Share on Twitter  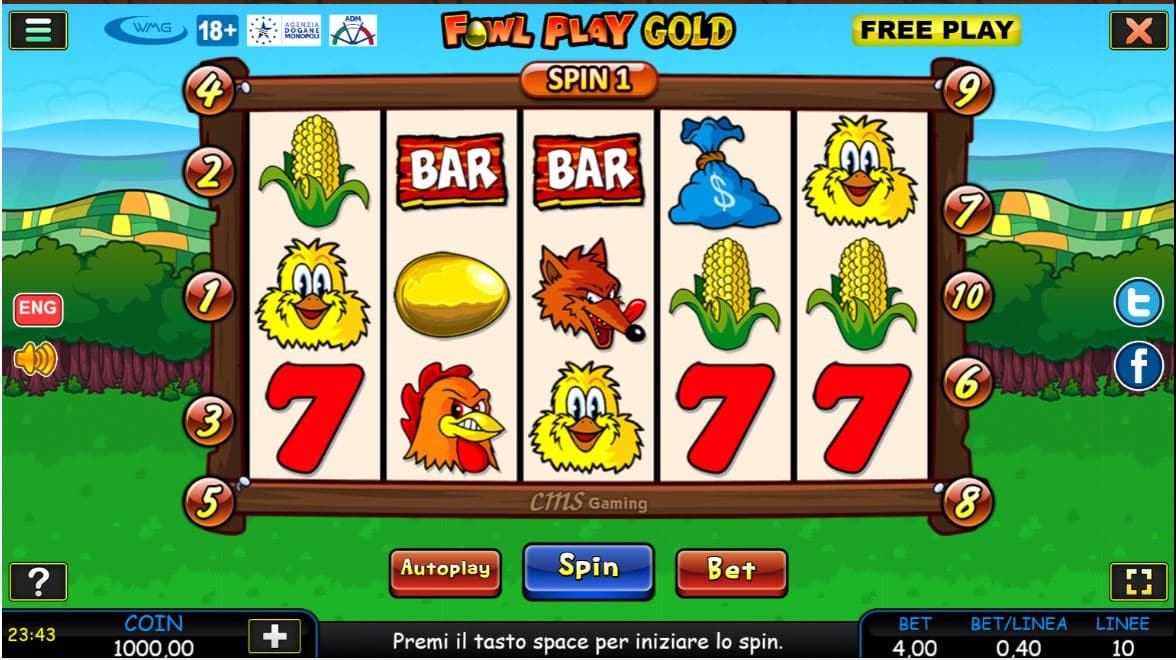[x=1139, y=303]
